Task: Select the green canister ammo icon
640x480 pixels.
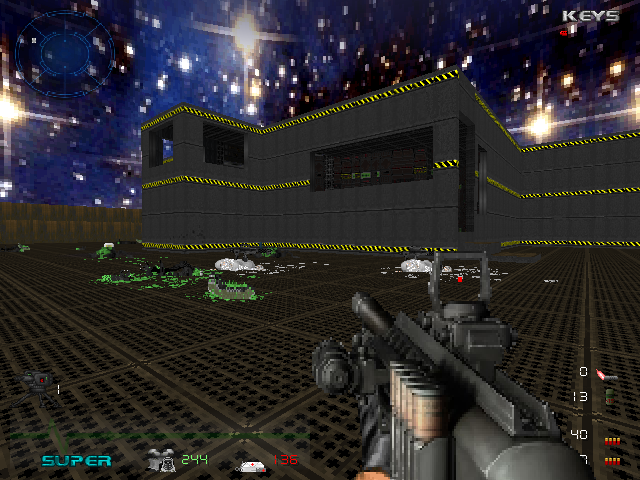Action: [x=608, y=396]
